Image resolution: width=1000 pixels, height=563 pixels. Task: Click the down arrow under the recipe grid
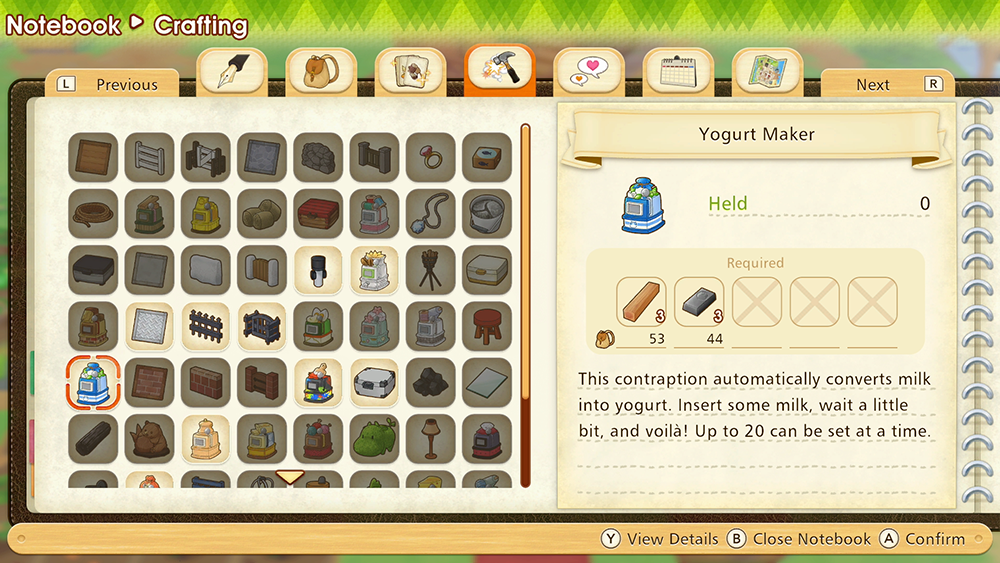pos(290,477)
